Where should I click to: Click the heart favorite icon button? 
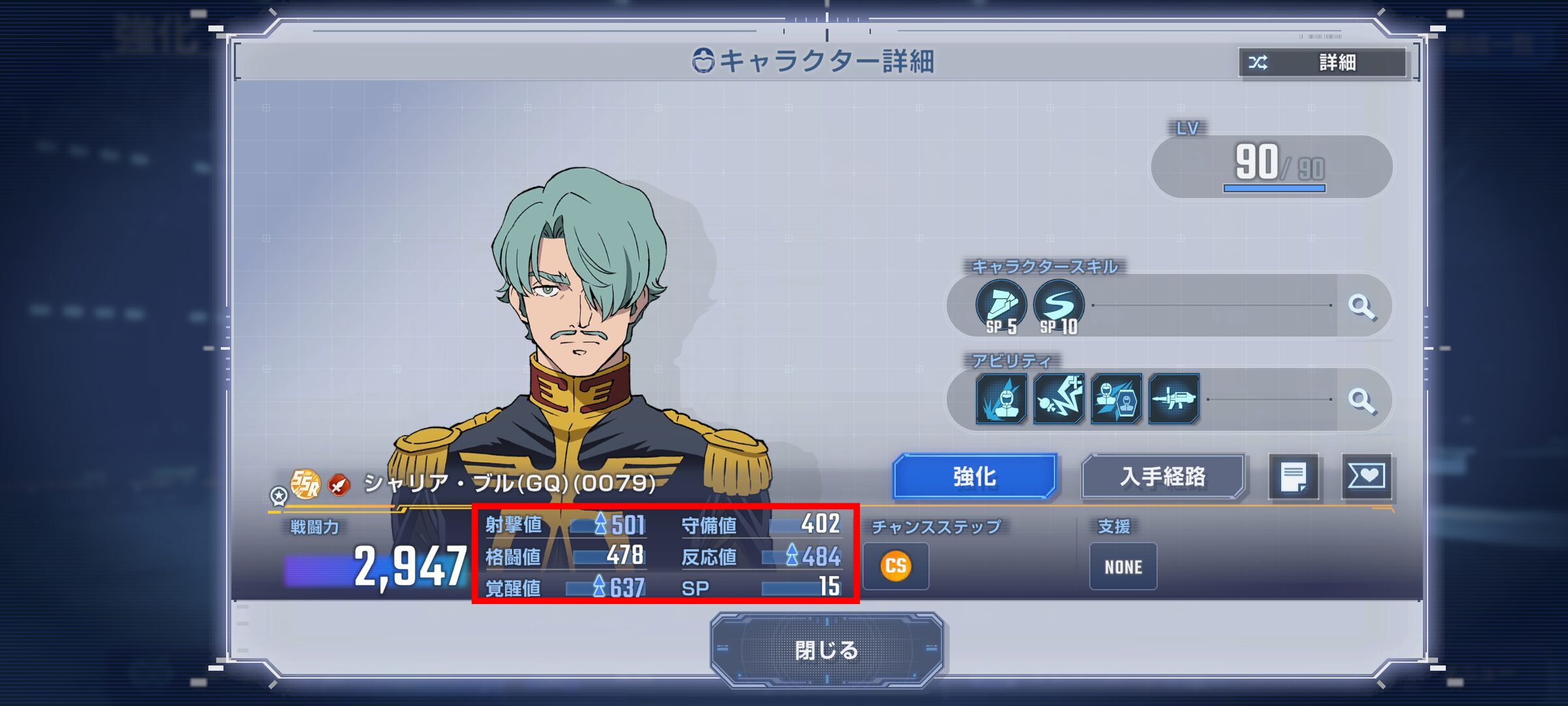click(x=1366, y=477)
